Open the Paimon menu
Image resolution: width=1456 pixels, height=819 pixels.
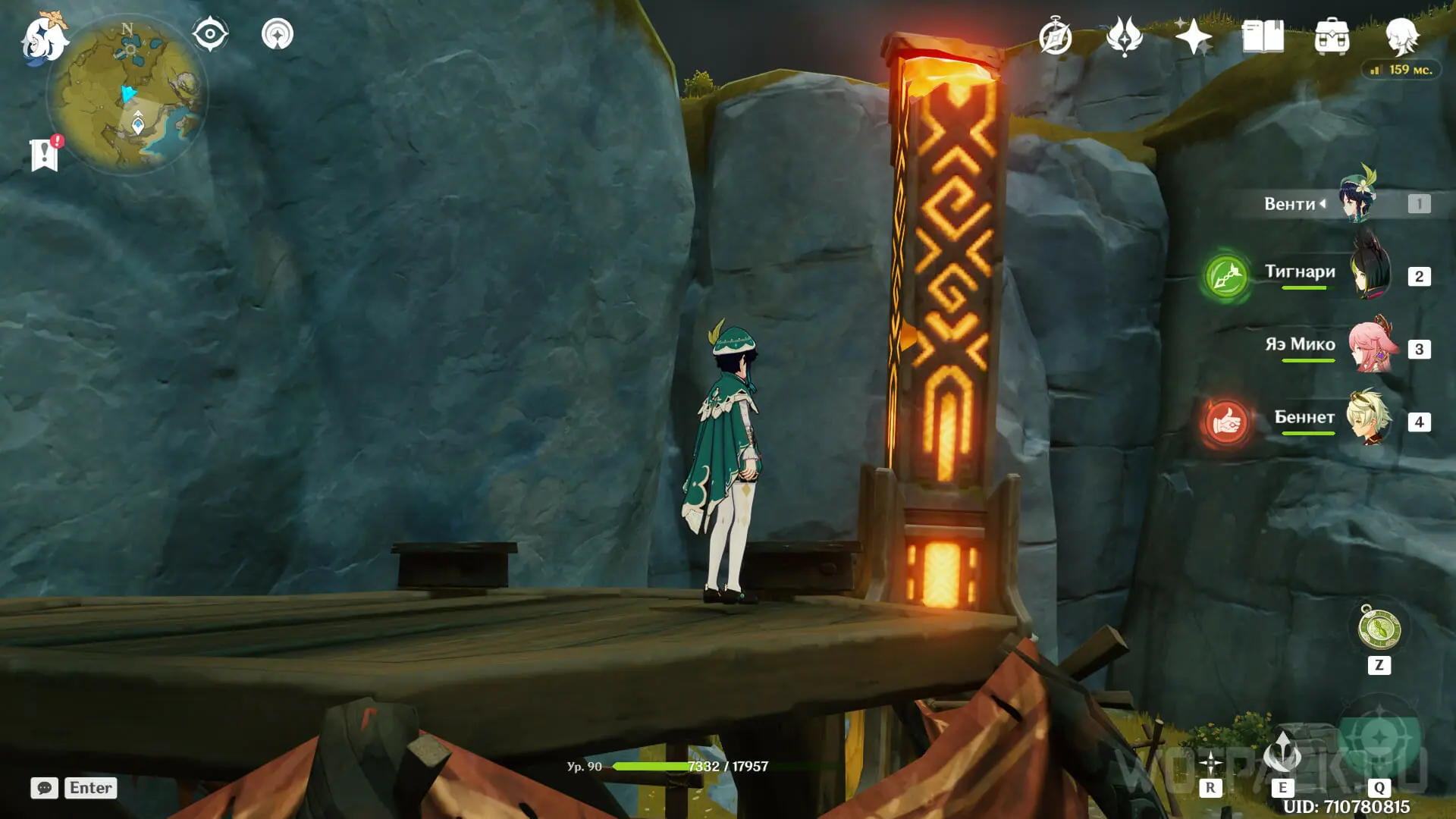pyautogui.click(x=43, y=39)
